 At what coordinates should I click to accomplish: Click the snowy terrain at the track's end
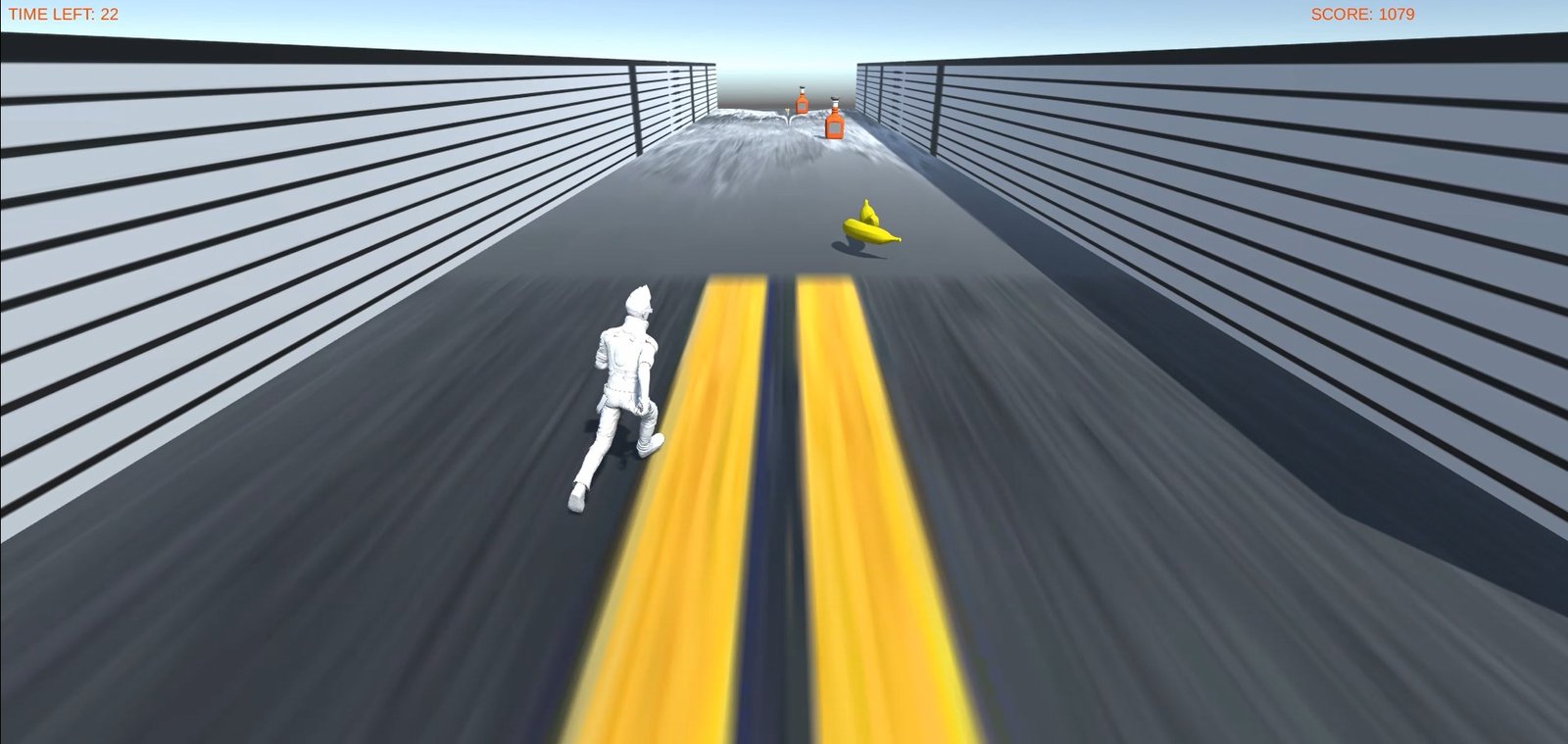pyautogui.click(x=735, y=147)
